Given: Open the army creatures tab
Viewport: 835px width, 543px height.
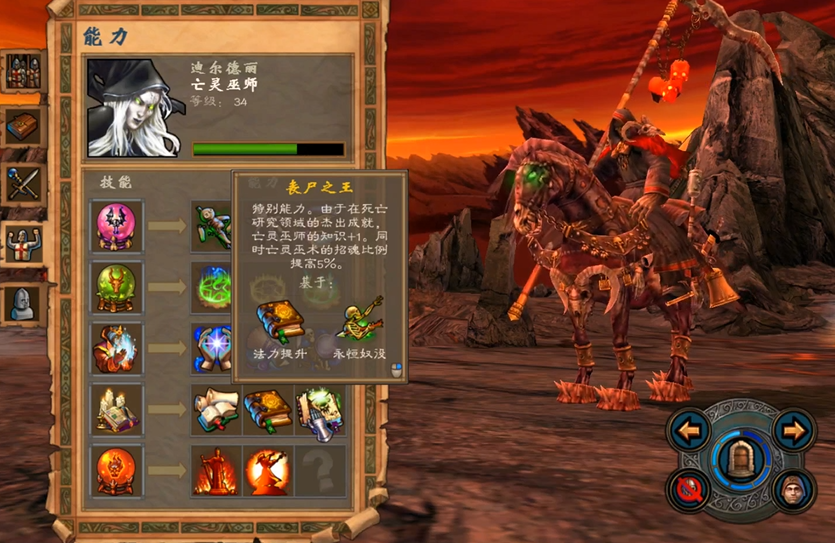Looking at the screenshot, I should 22,71.
